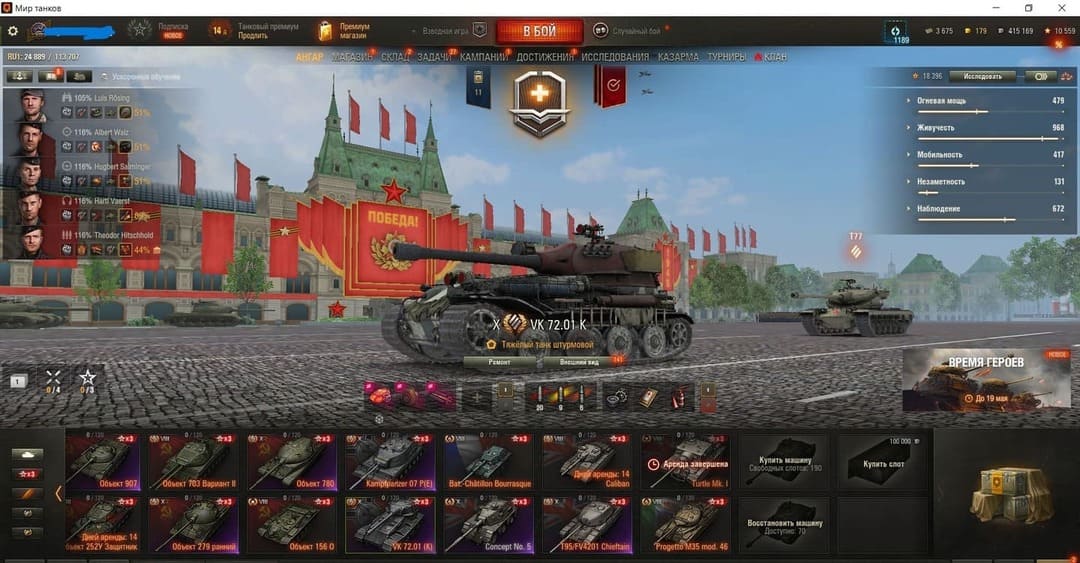Select the Объект 907 tank

click(x=104, y=460)
